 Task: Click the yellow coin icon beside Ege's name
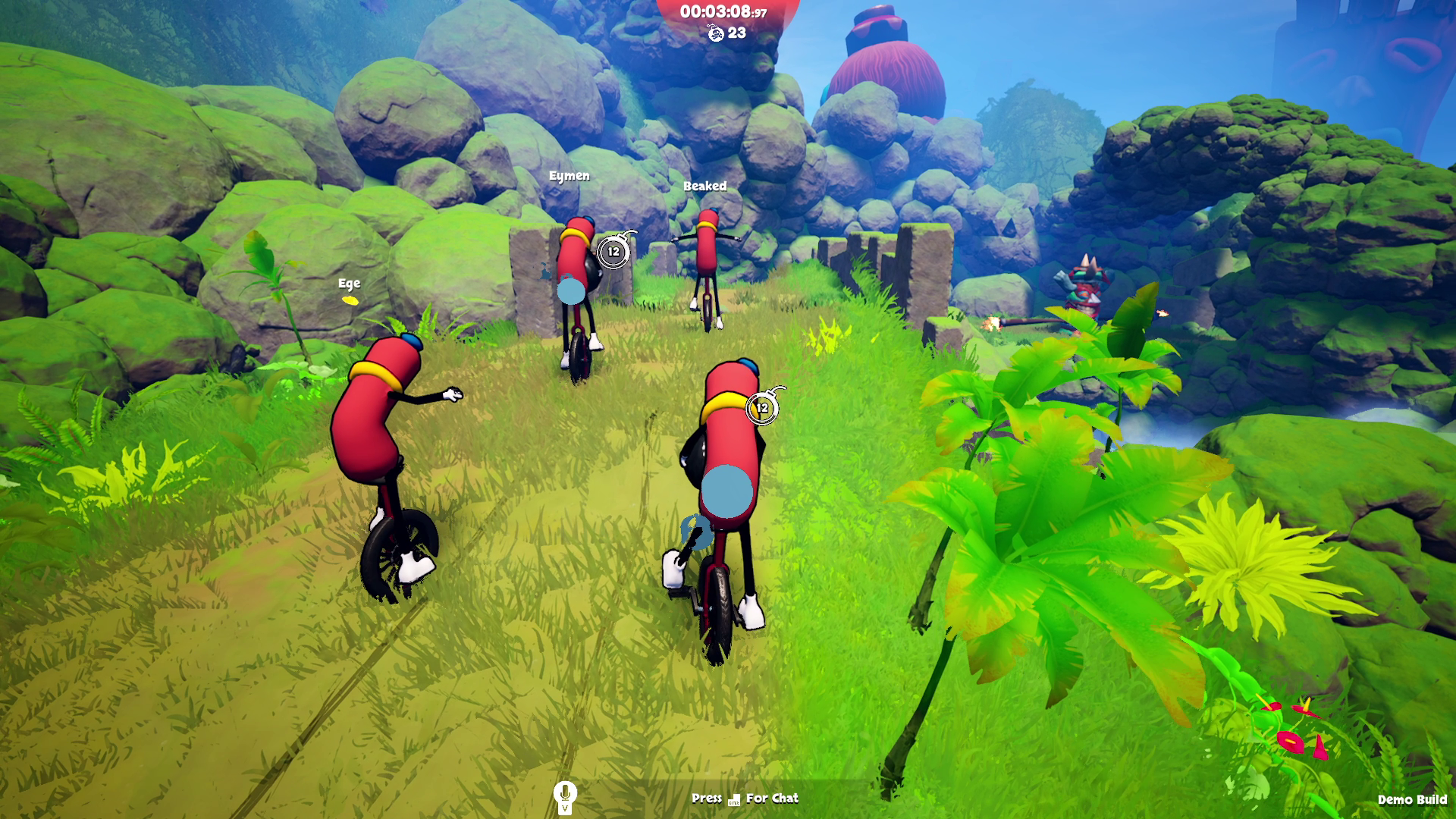point(351,300)
